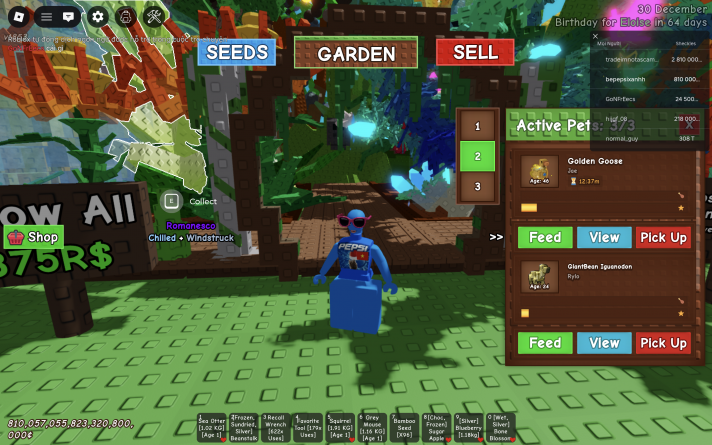Pick up the Golden Goose

(663, 237)
